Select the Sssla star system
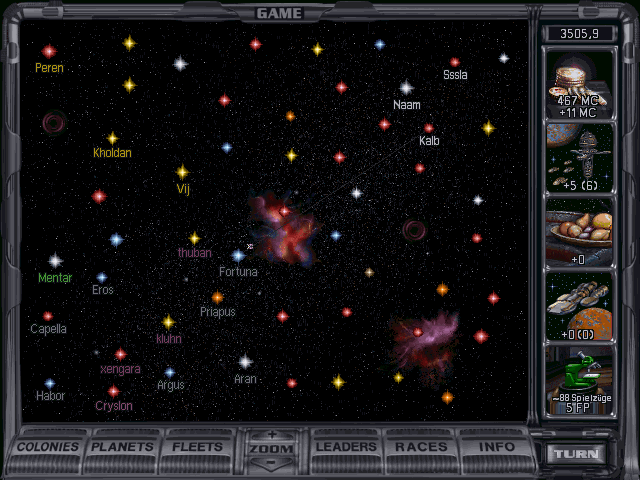Image resolution: width=640 pixels, height=480 pixels. tap(455, 62)
